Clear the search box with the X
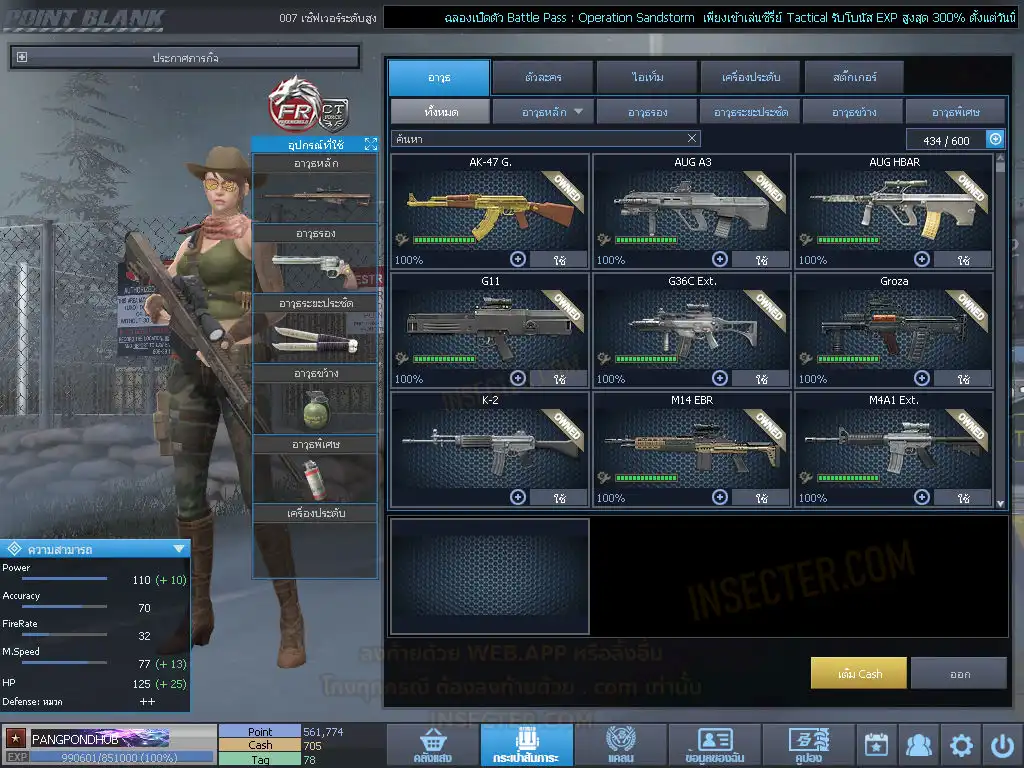Viewport: 1024px width, 768px height. coord(692,139)
